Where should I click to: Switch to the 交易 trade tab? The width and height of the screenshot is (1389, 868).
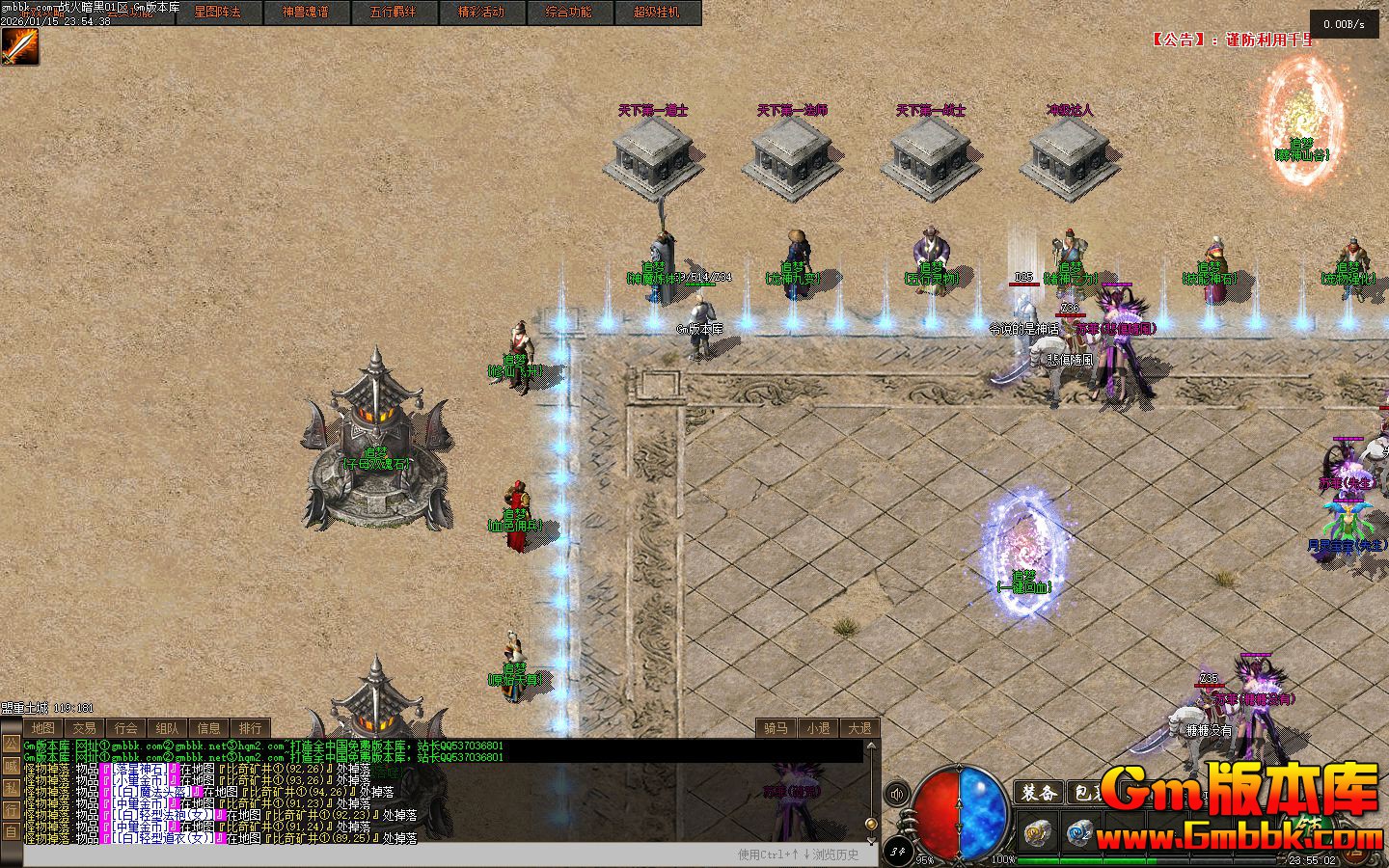[x=84, y=728]
